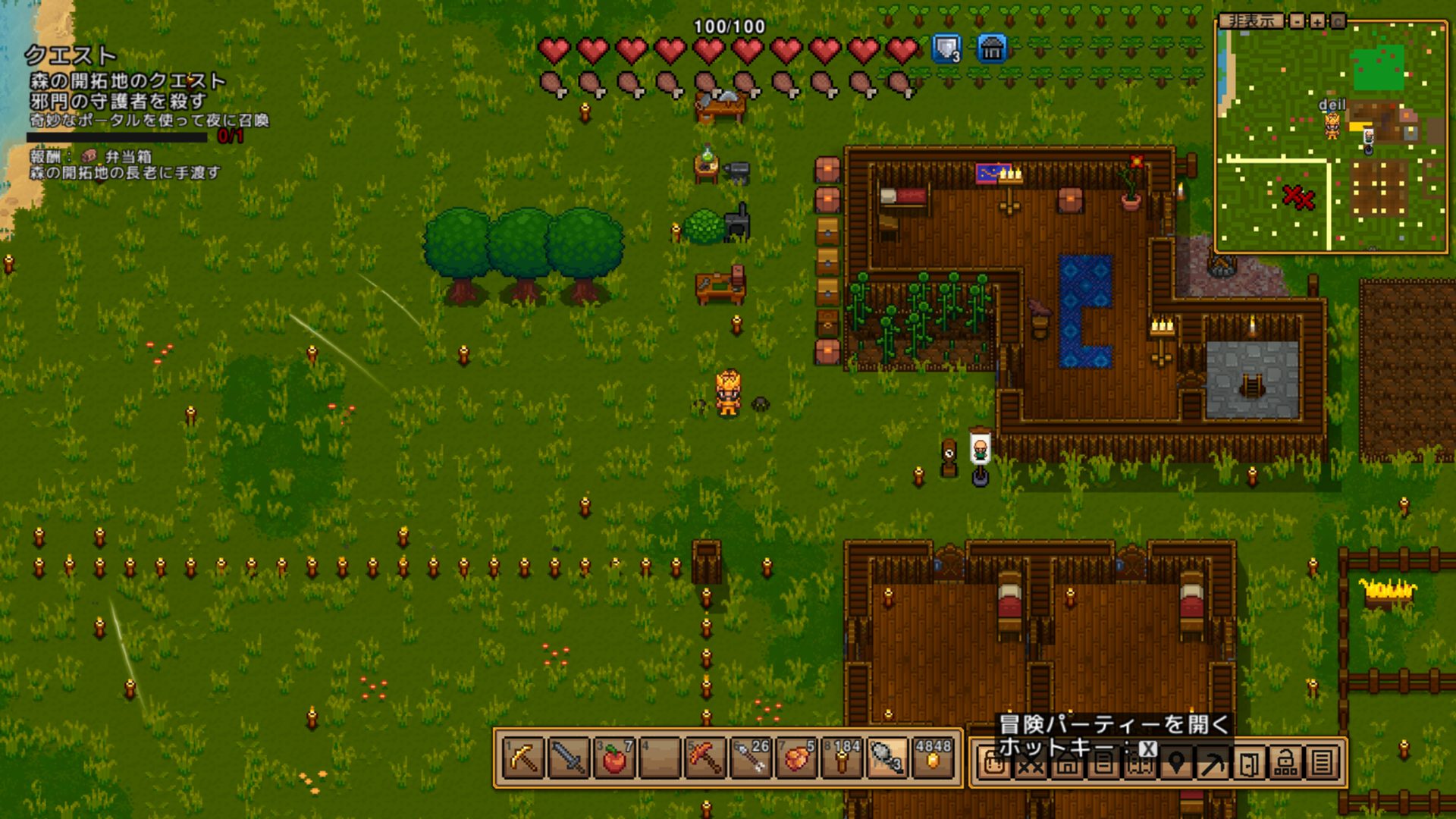1456x819 pixels.
Task: Click the gold coin slot showing 4848
Action: pyautogui.click(x=933, y=759)
